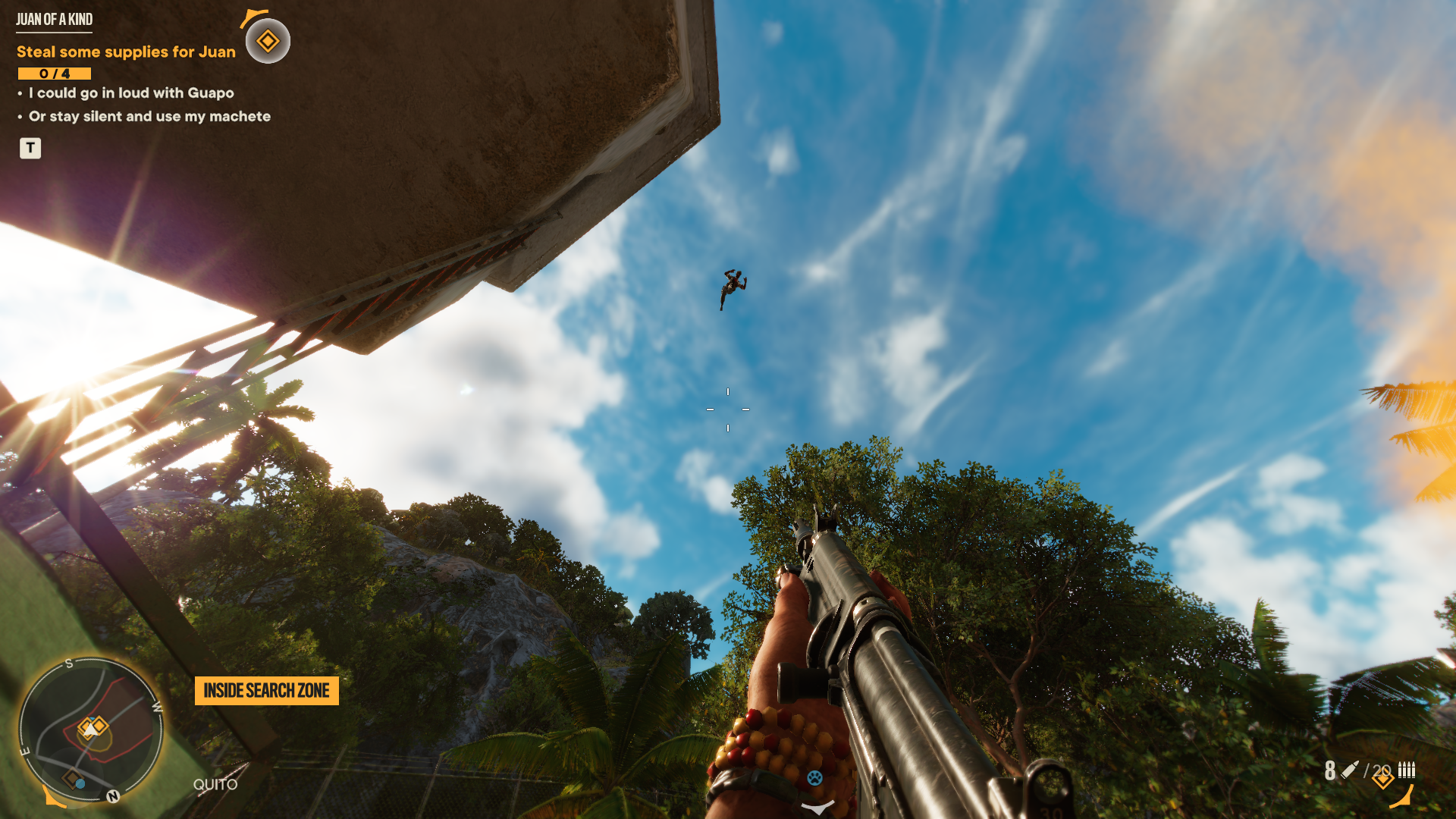Image resolution: width=1456 pixels, height=819 pixels.
Task: Select the Juan of a Kind quest title
Action: 55,20
